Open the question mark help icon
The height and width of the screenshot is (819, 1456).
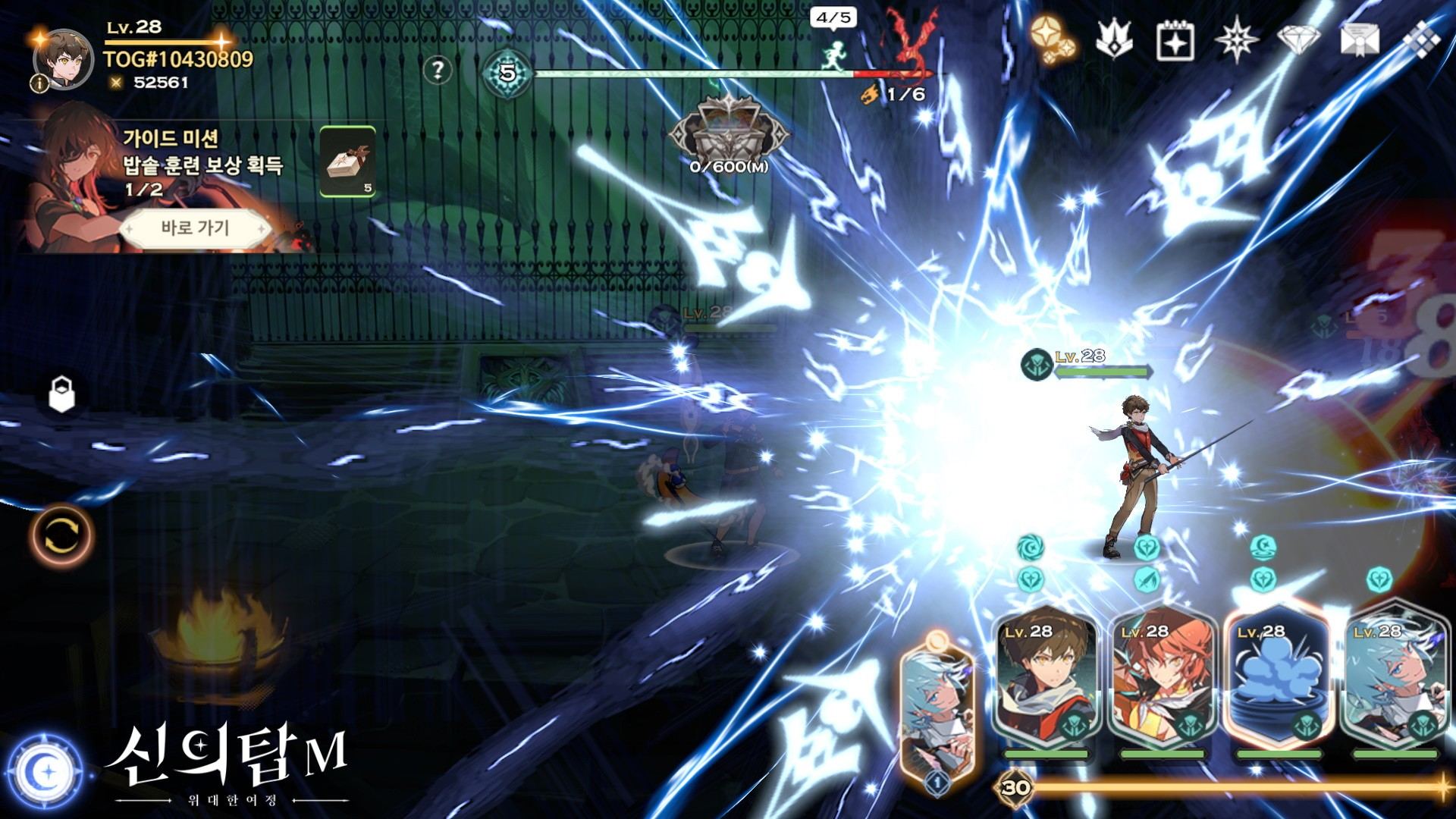click(438, 71)
